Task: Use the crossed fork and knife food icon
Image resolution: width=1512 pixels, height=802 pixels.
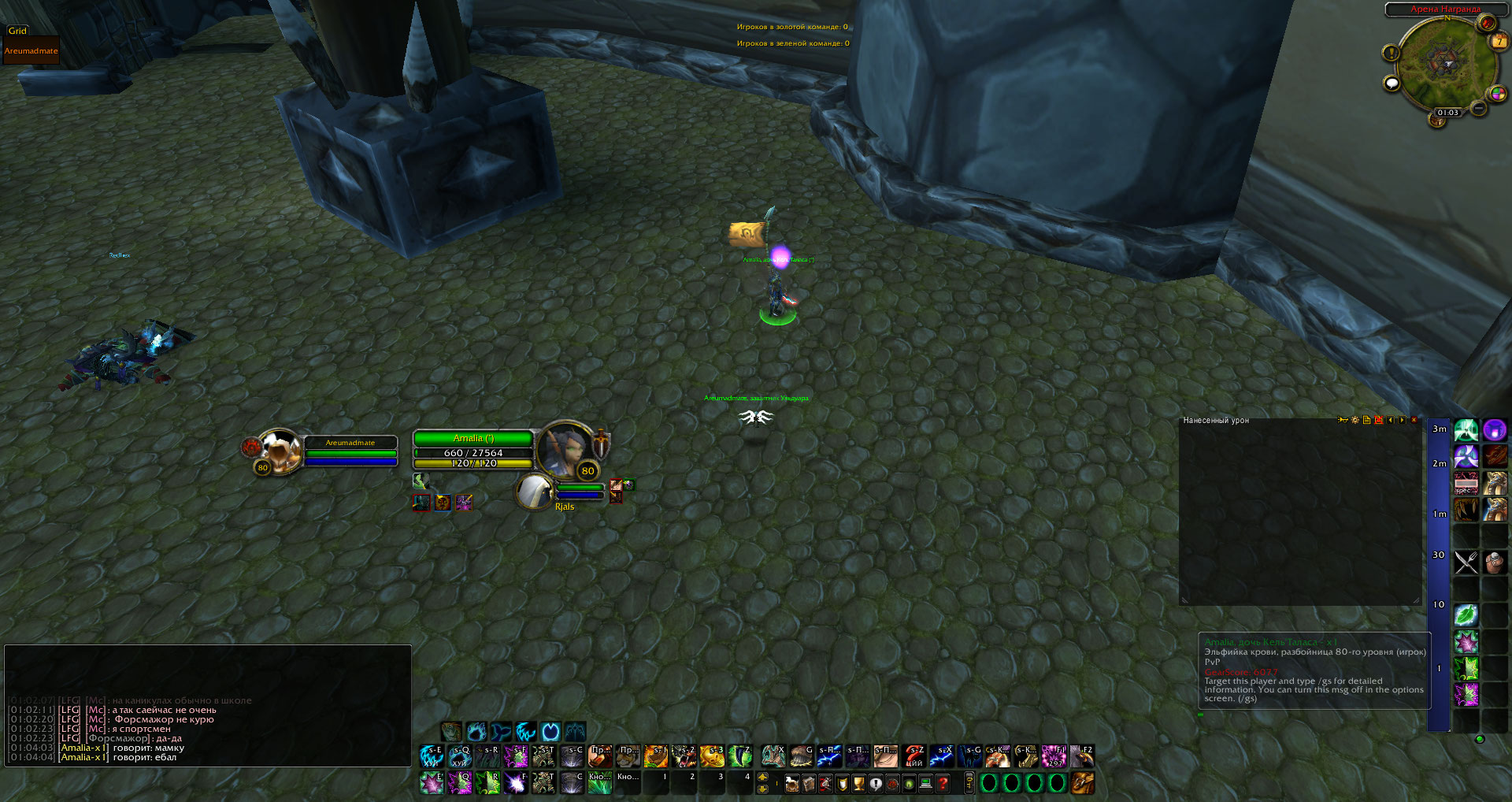Action: coord(1466,562)
